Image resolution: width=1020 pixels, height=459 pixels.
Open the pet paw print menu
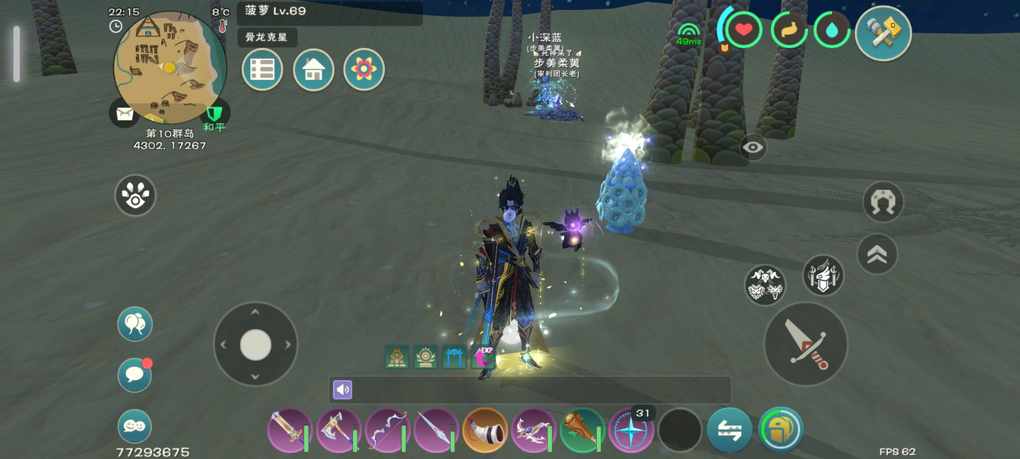click(135, 195)
